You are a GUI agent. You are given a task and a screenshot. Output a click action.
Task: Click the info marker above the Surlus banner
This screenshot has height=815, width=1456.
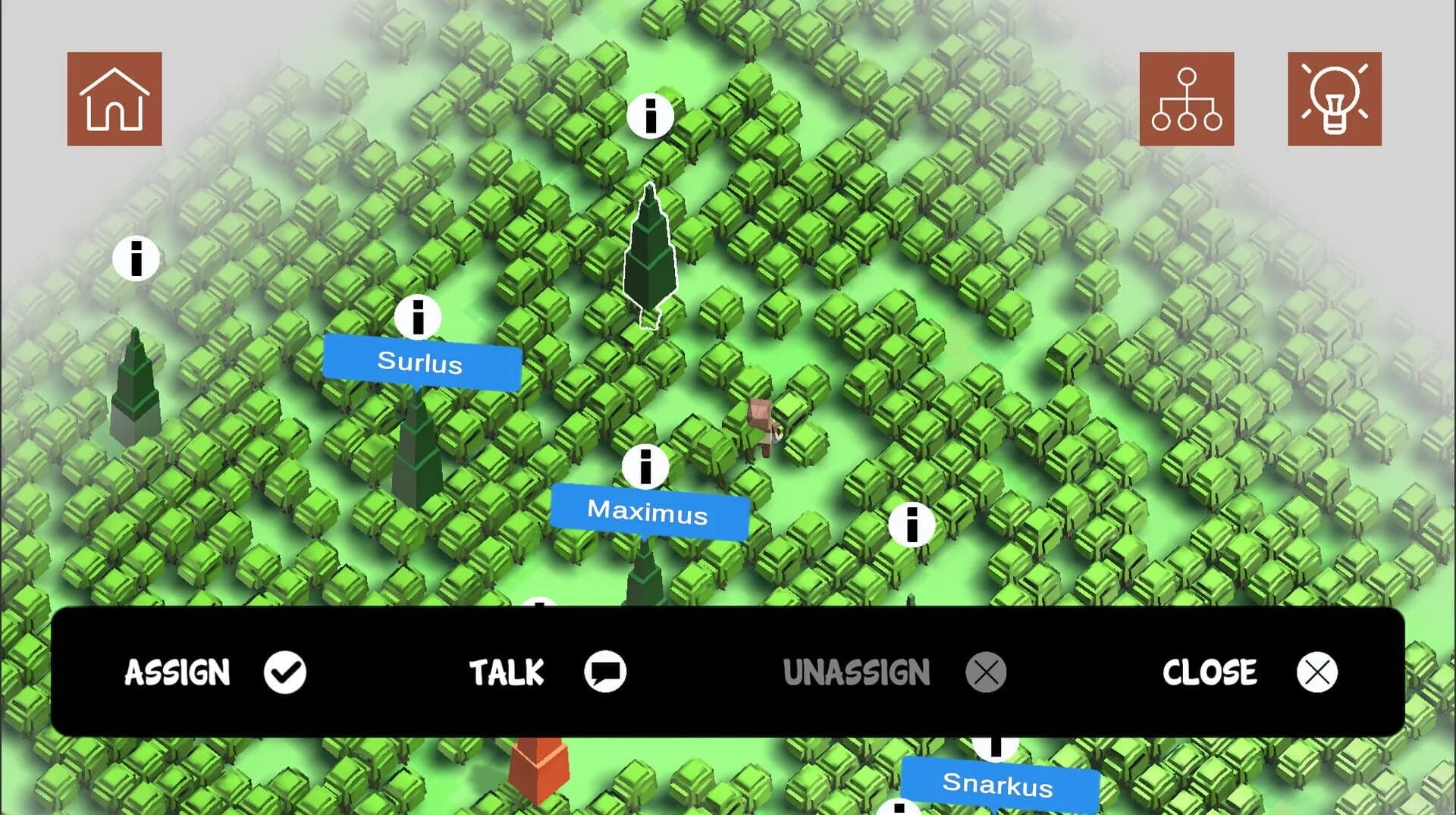(x=419, y=318)
